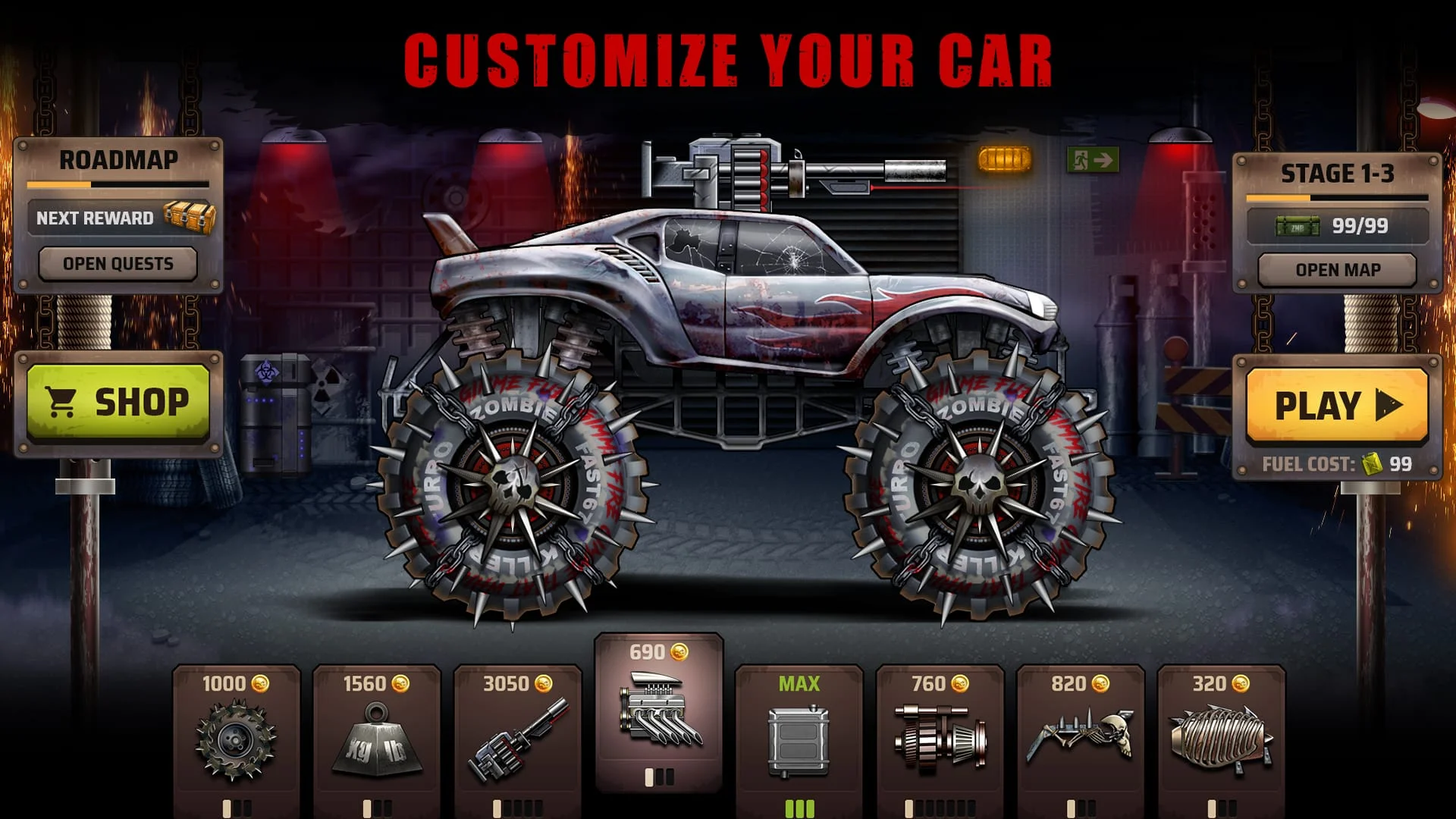Screen dimensions: 1456x819
Task: Click the ROADMAP panel header
Action: (119, 159)
